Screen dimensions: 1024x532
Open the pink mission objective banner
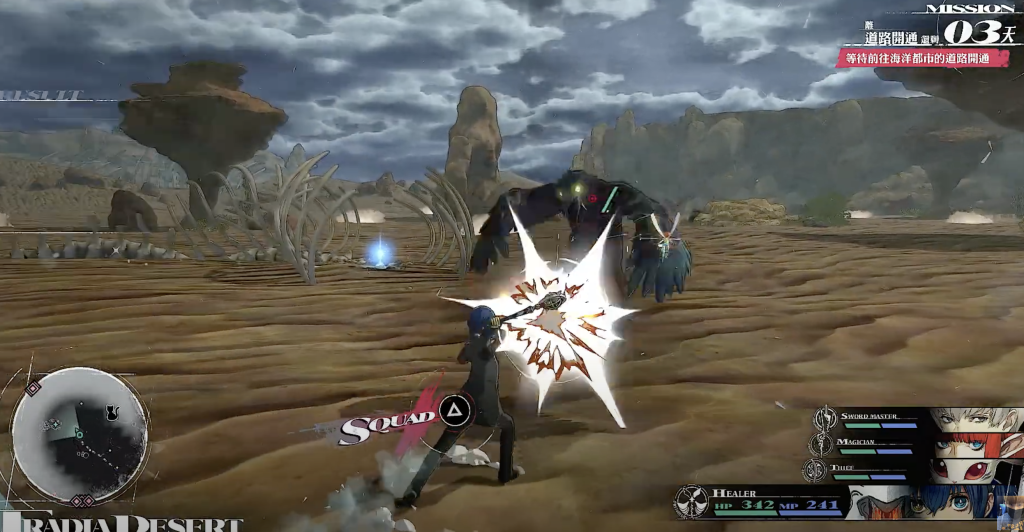922,59
